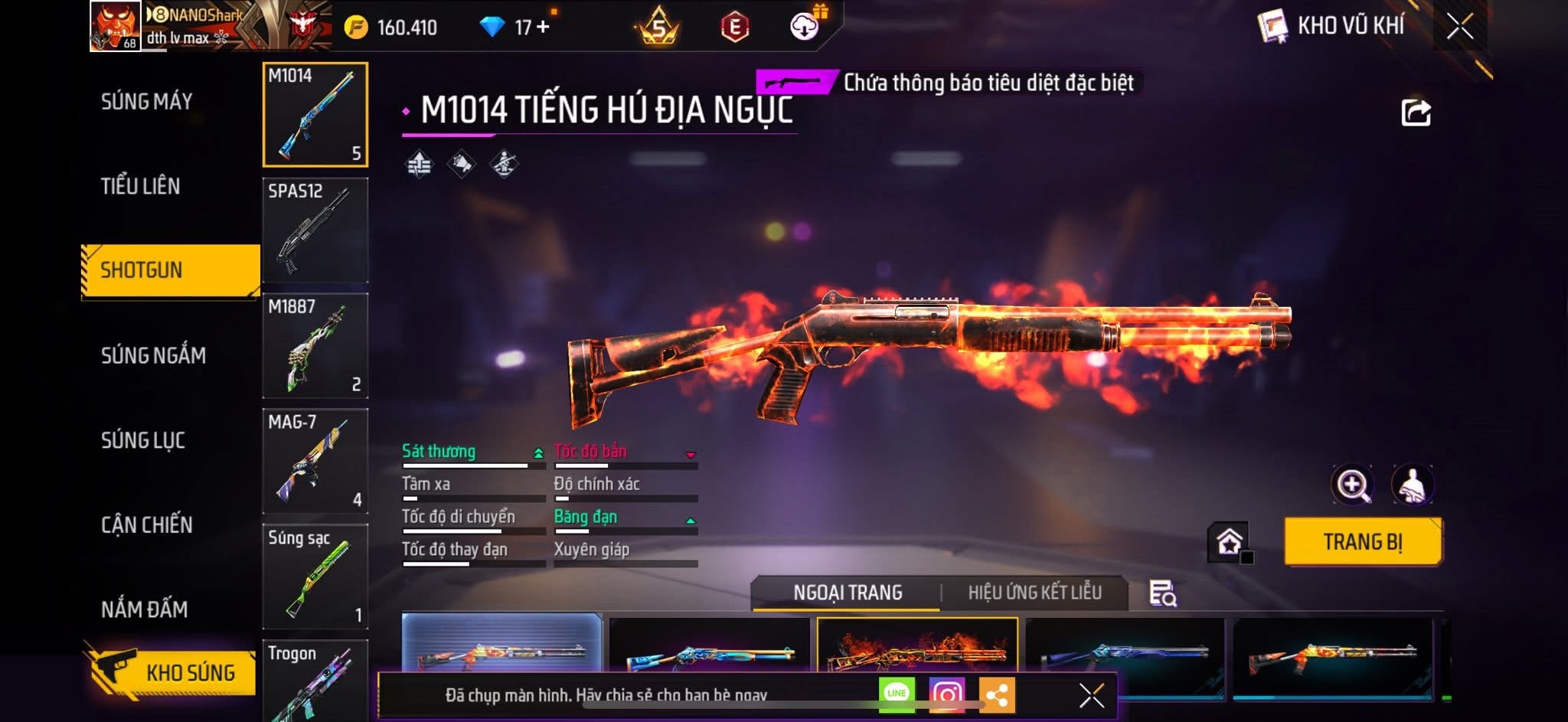The width and height of the screenshot is (1568, 722).
Task: Share screenshot to Instagram
Action: coord(947,694)
